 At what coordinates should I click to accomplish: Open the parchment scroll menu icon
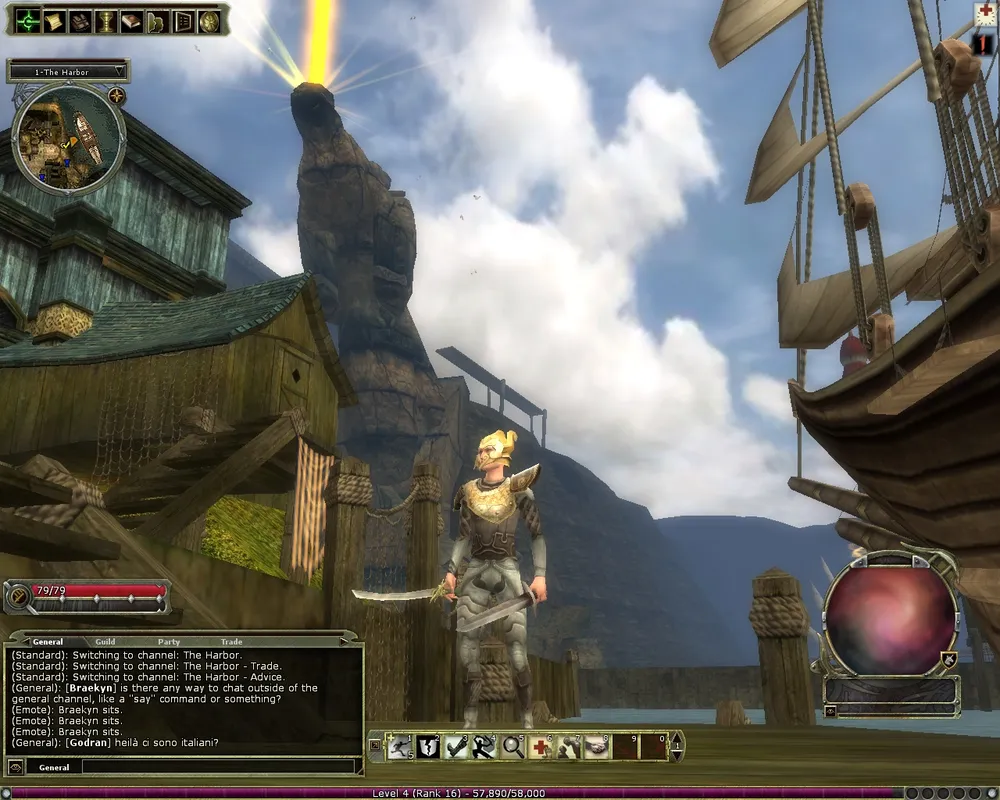pyautogui.click(x=52, y=20)
